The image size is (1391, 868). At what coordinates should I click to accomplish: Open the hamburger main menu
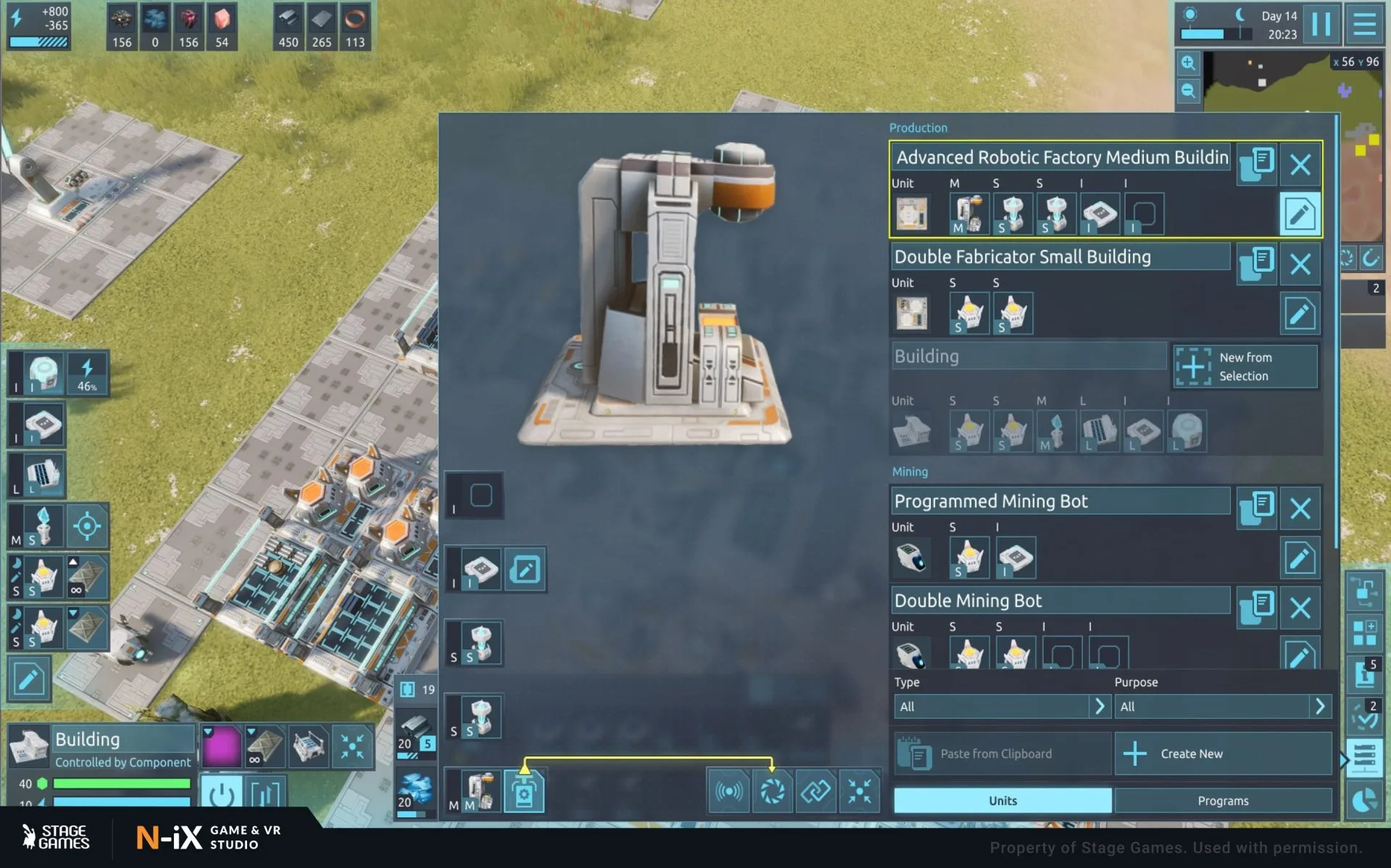click(1364, 24)
